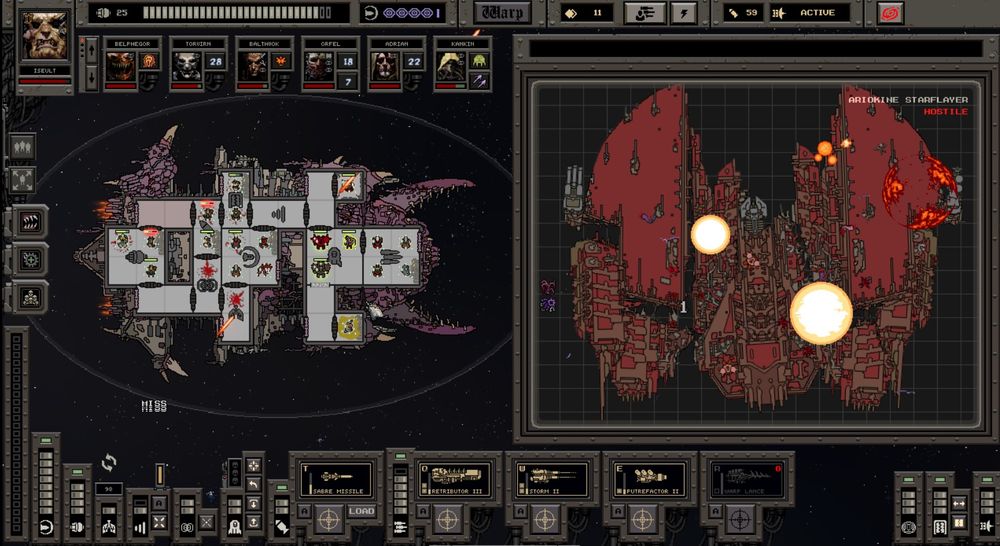Activate the red spiral button
This screenshot has height=546, width=1000.
(889, 13)
